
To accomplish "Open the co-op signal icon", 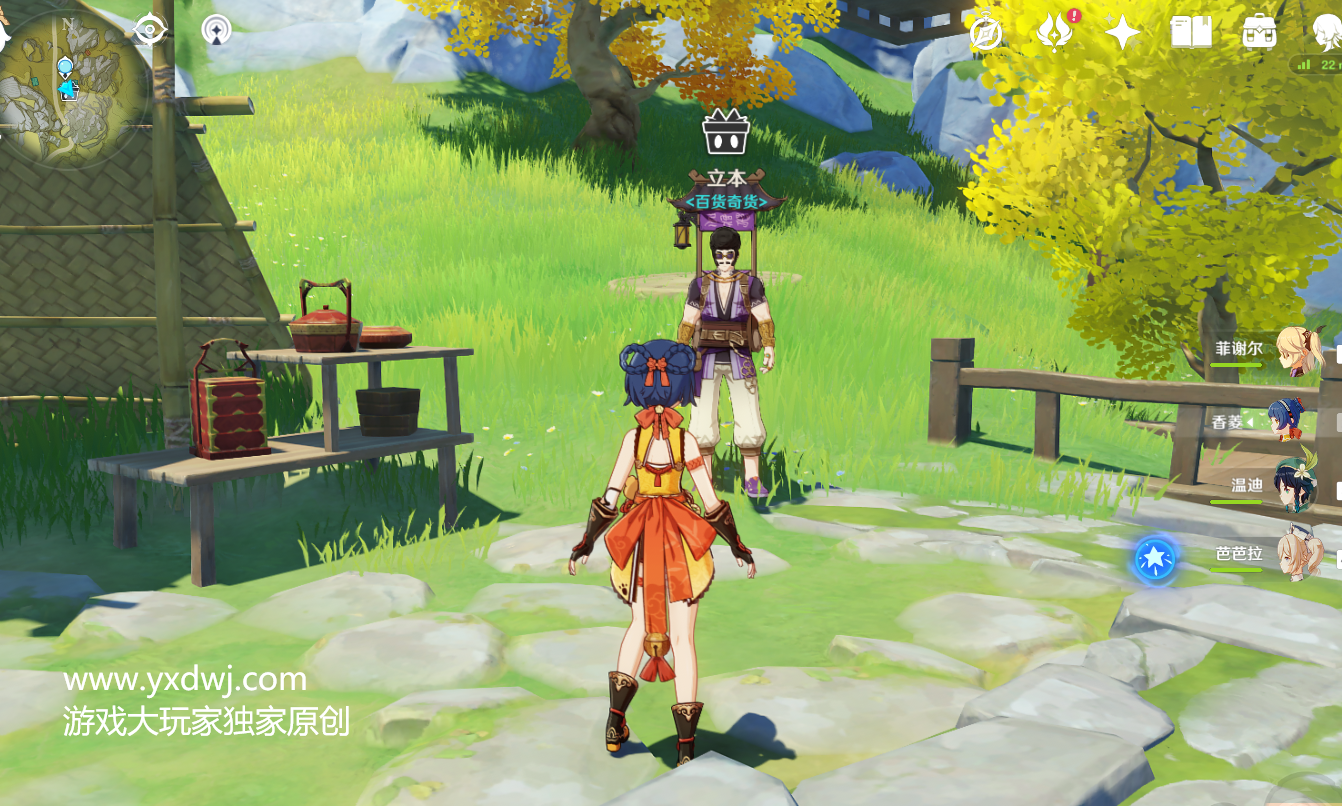I will click(216, 31).
